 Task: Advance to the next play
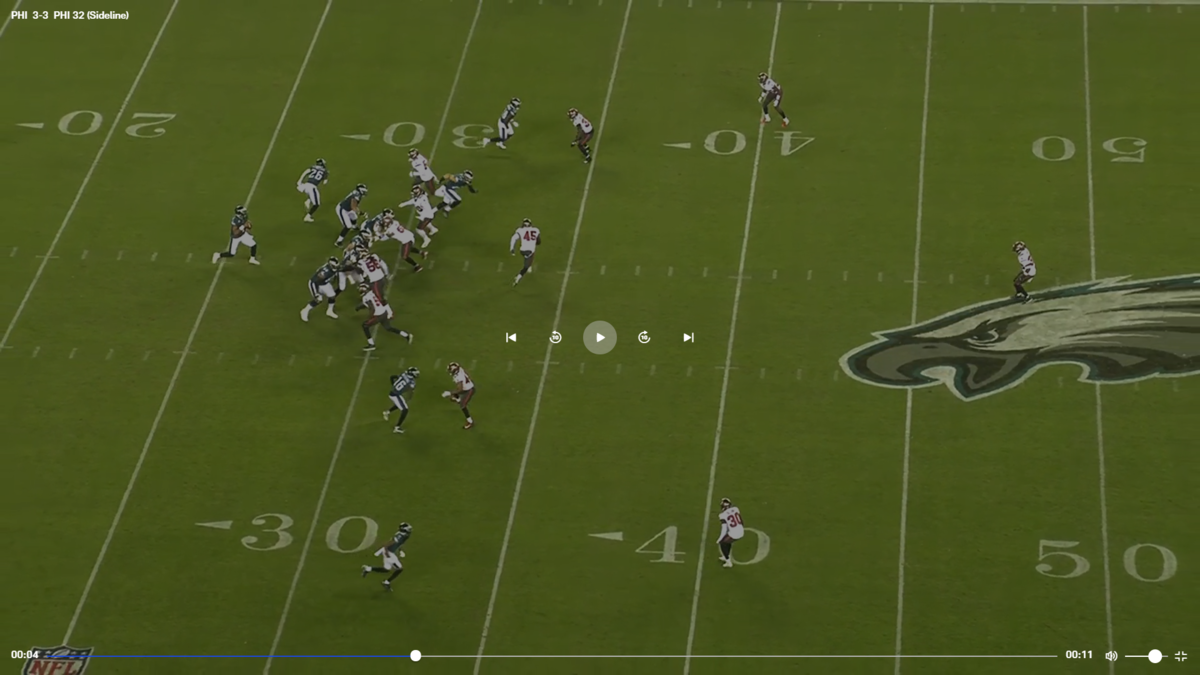tap(688, 338)
